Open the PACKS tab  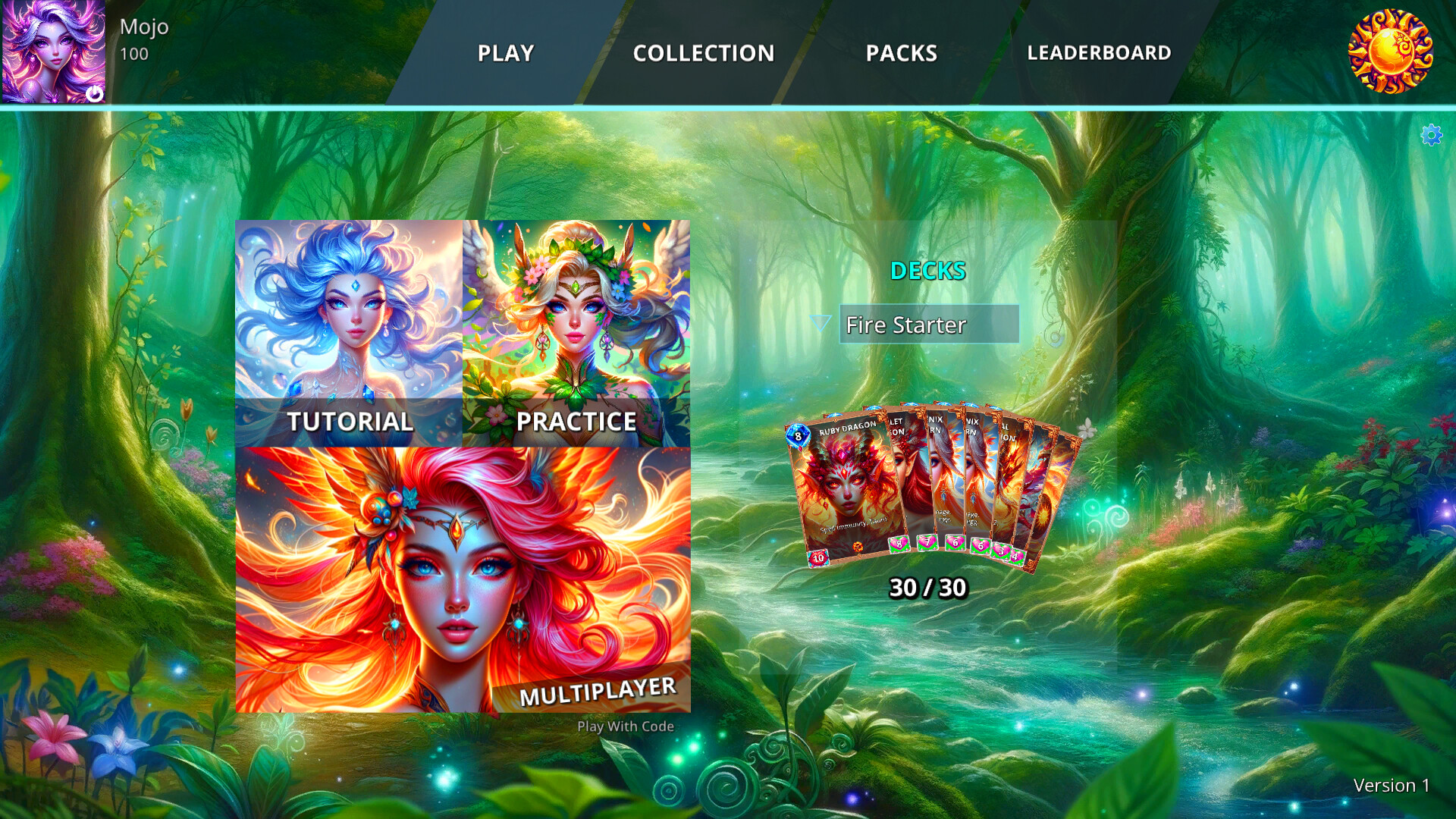pyautogui.click(x=902, y=53)
